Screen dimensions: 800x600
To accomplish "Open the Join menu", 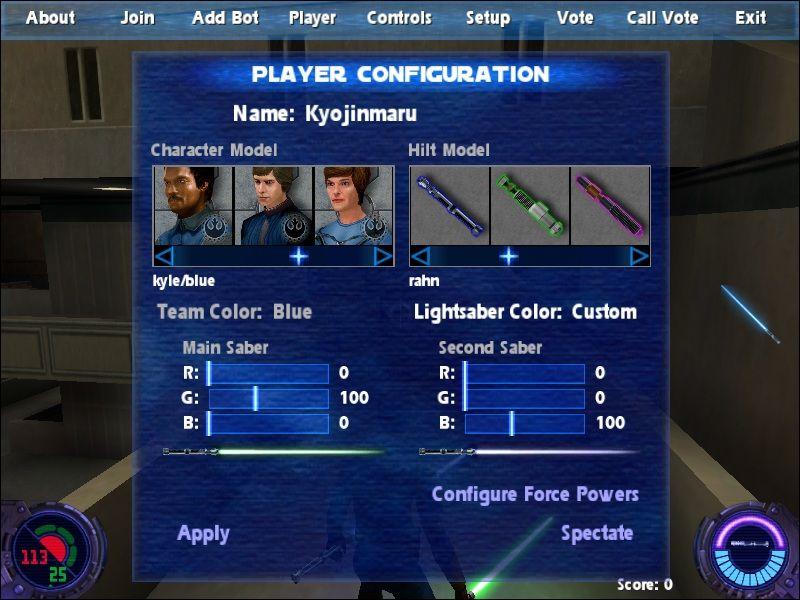I will click(x=138, y=18).
